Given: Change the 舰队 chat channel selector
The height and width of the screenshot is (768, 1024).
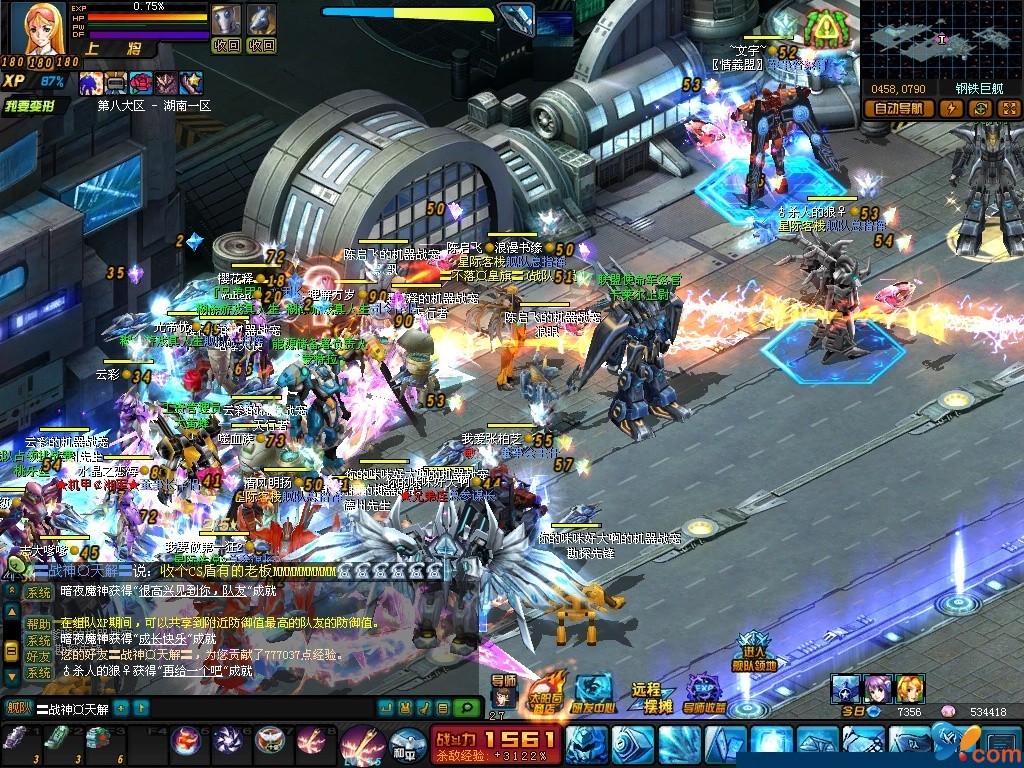Looking at the screenshot, I should [x=16, y=708].
